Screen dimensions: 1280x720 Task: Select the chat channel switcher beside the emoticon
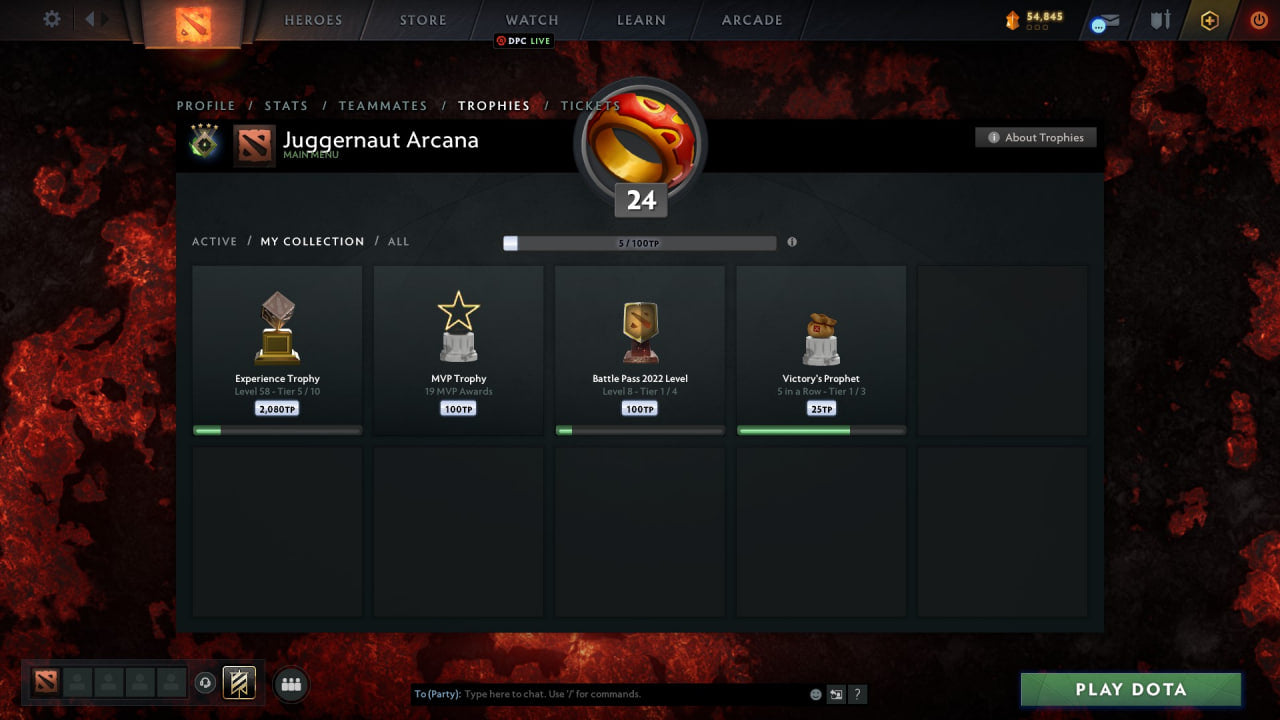[836, 693]
